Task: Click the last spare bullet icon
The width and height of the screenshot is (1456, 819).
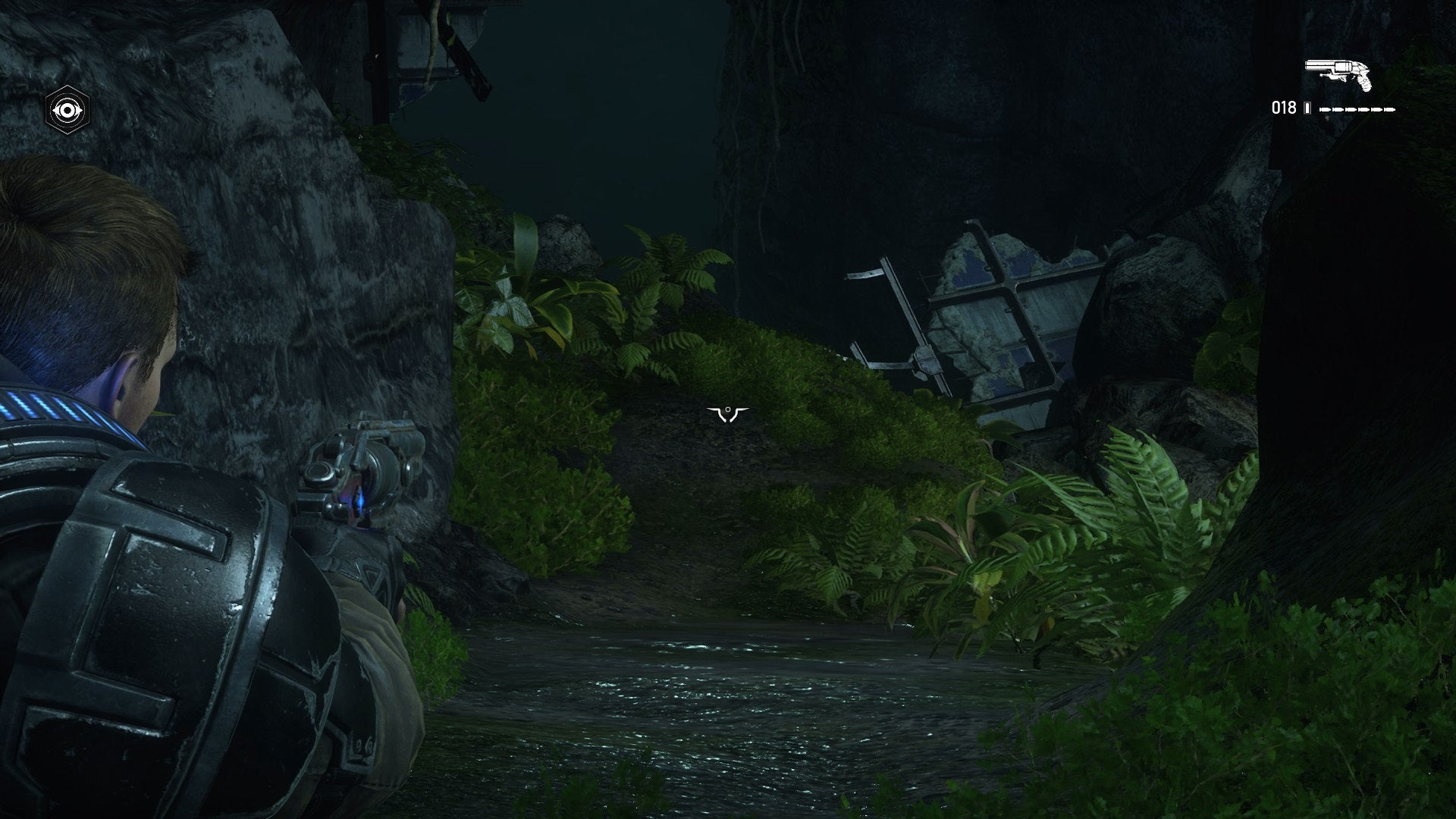Action: tap(1389, 110)
